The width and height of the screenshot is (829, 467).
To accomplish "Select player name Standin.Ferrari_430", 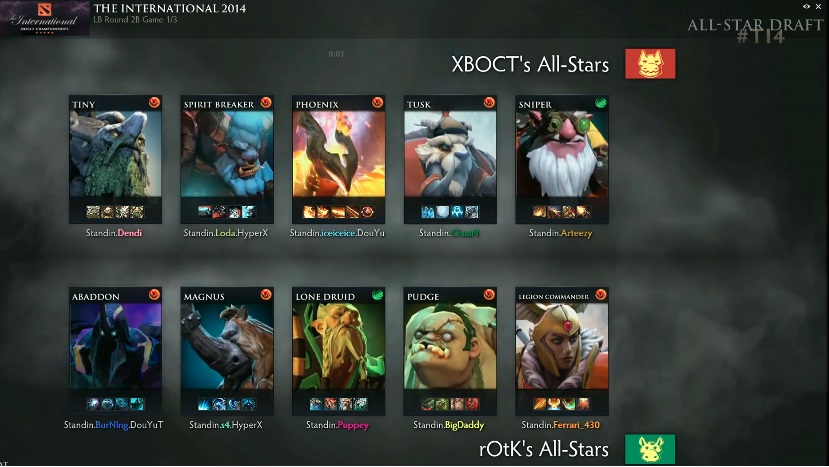I will pyautogui.click(x=562, y=425).
